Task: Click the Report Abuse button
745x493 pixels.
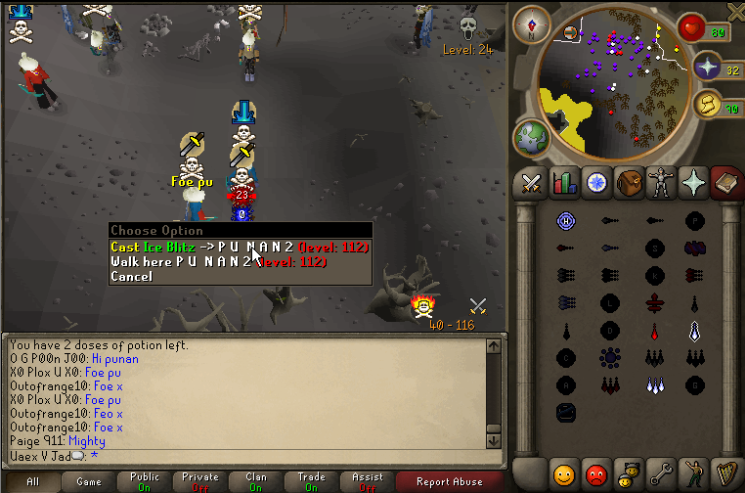Action: (x=449, y=482)
